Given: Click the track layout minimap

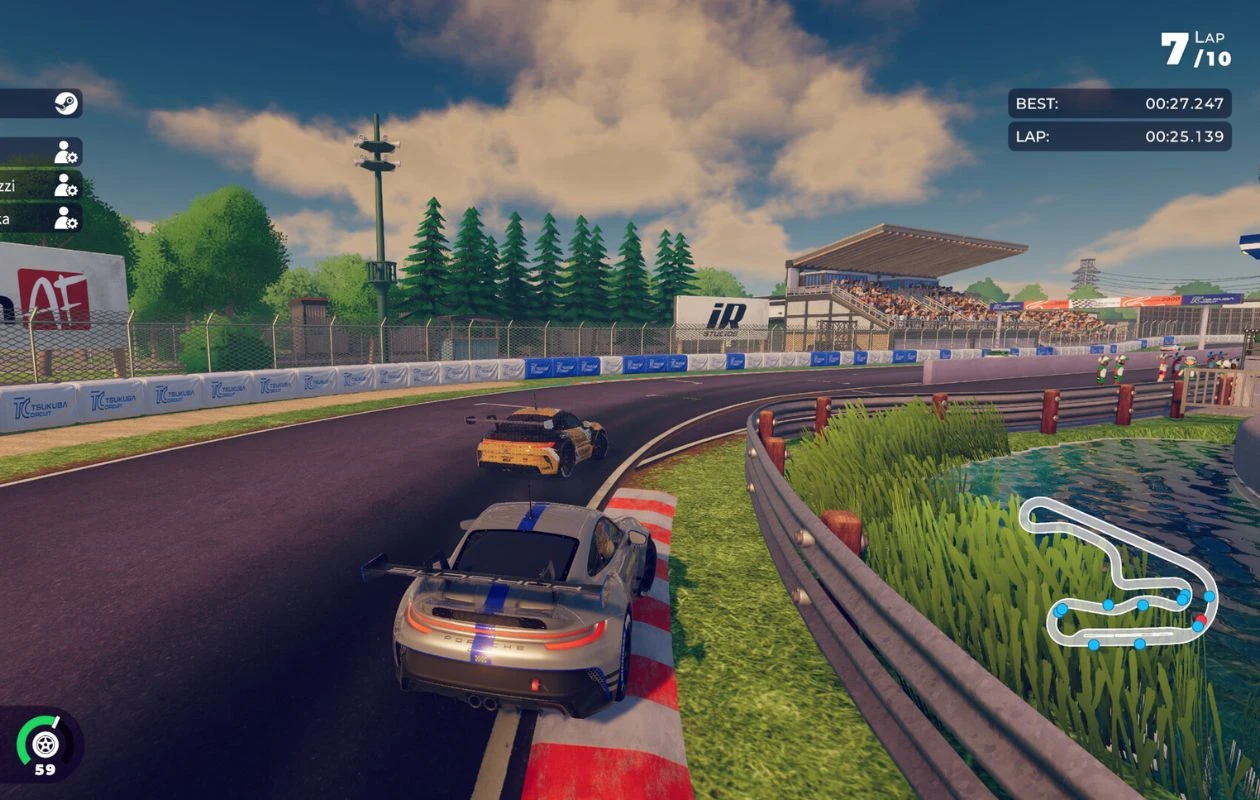Looking at the screenshot, I should 1119,574.
